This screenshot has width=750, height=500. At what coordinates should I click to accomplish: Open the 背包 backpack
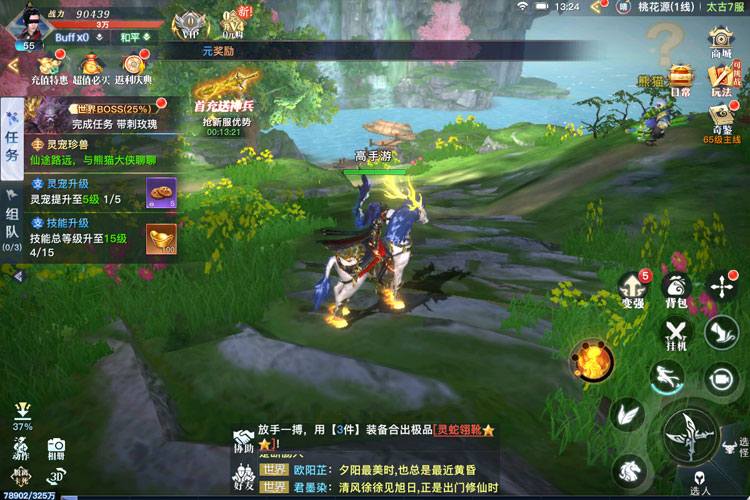click(677, 288)
